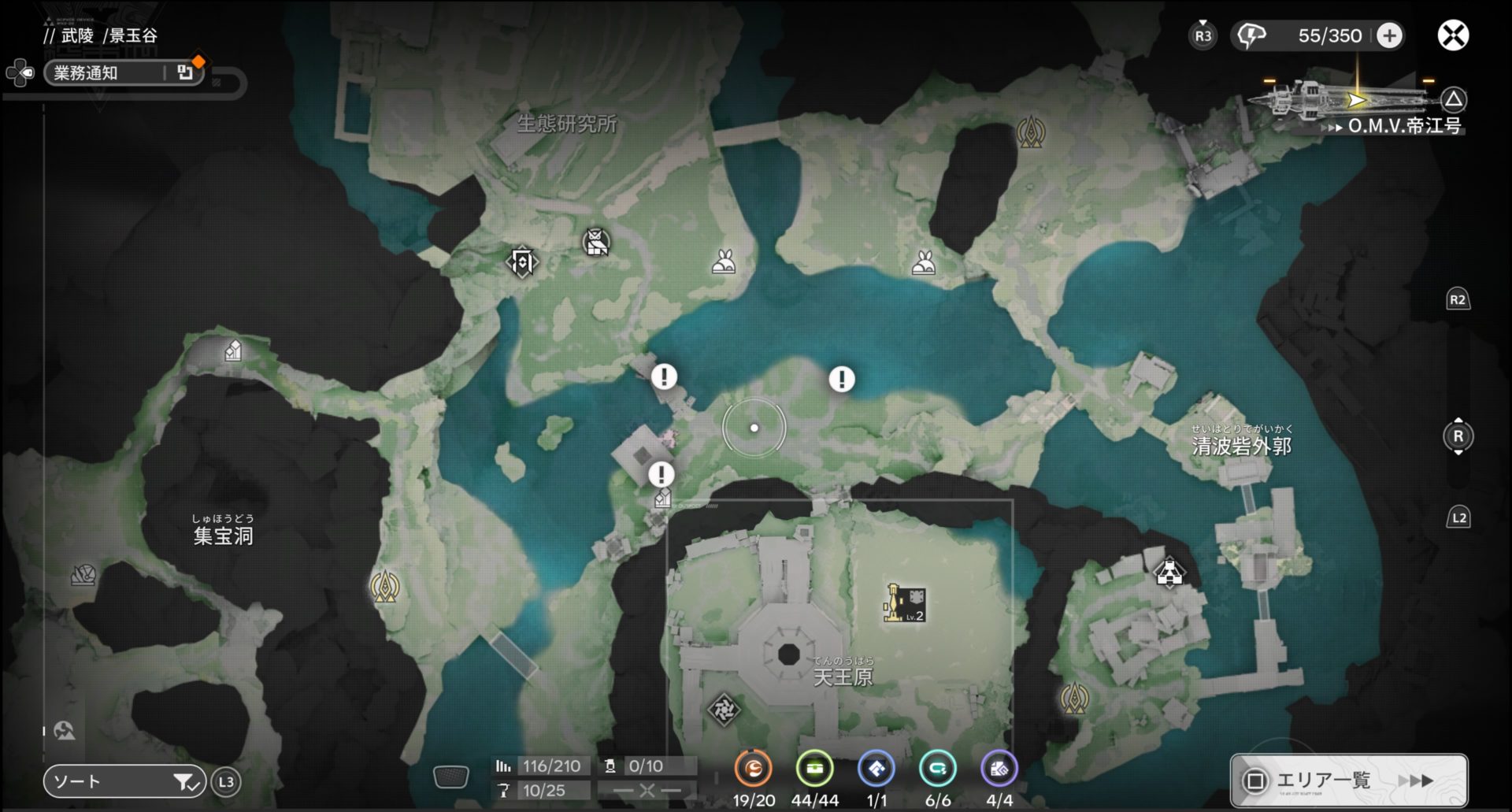This screenshot has height=812, width=1512.
Task: Select the Lv.2 base marker in 天王原
Action: coord(905,604)
